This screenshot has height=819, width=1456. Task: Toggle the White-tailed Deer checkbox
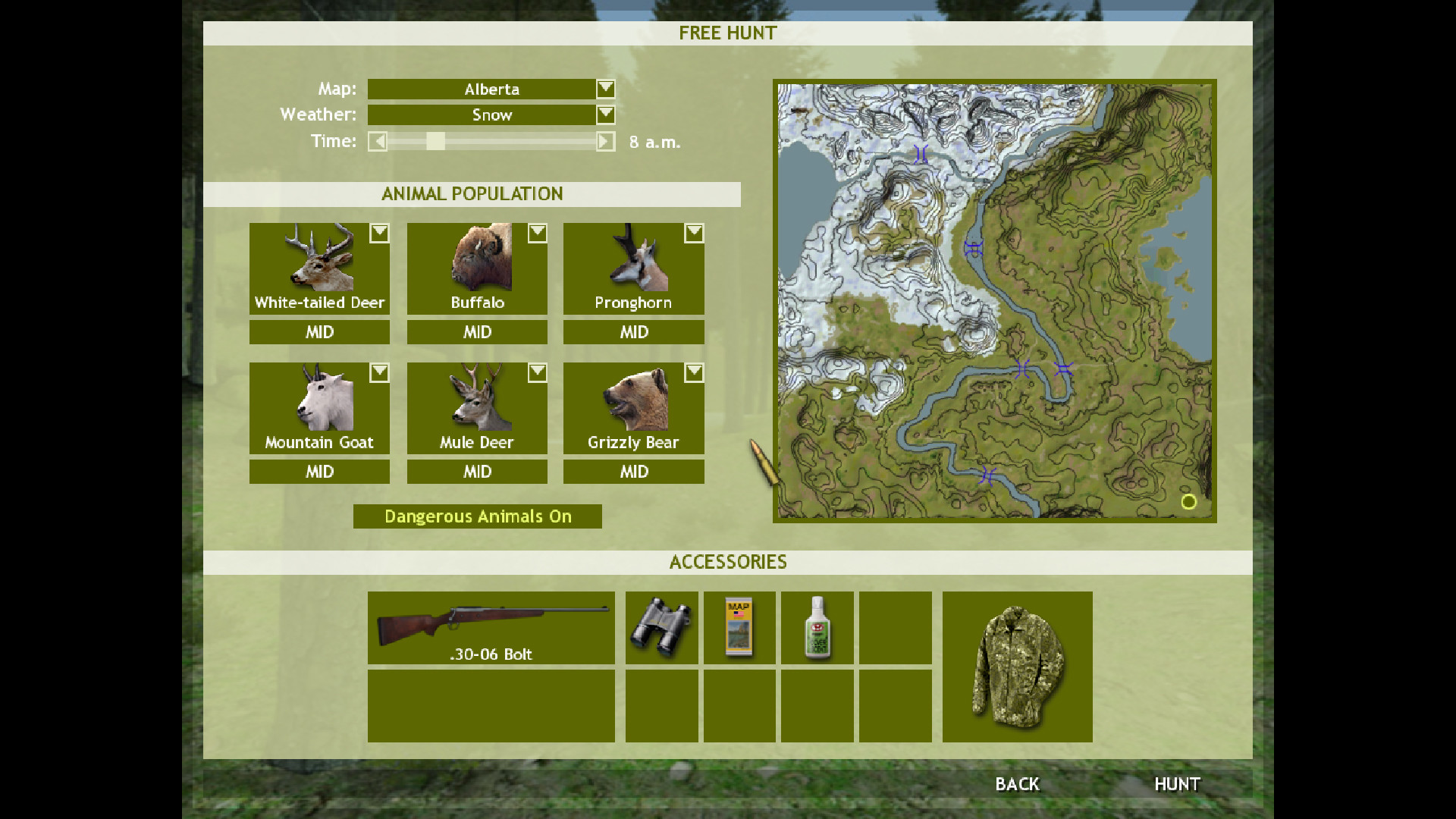pos(379,234)
